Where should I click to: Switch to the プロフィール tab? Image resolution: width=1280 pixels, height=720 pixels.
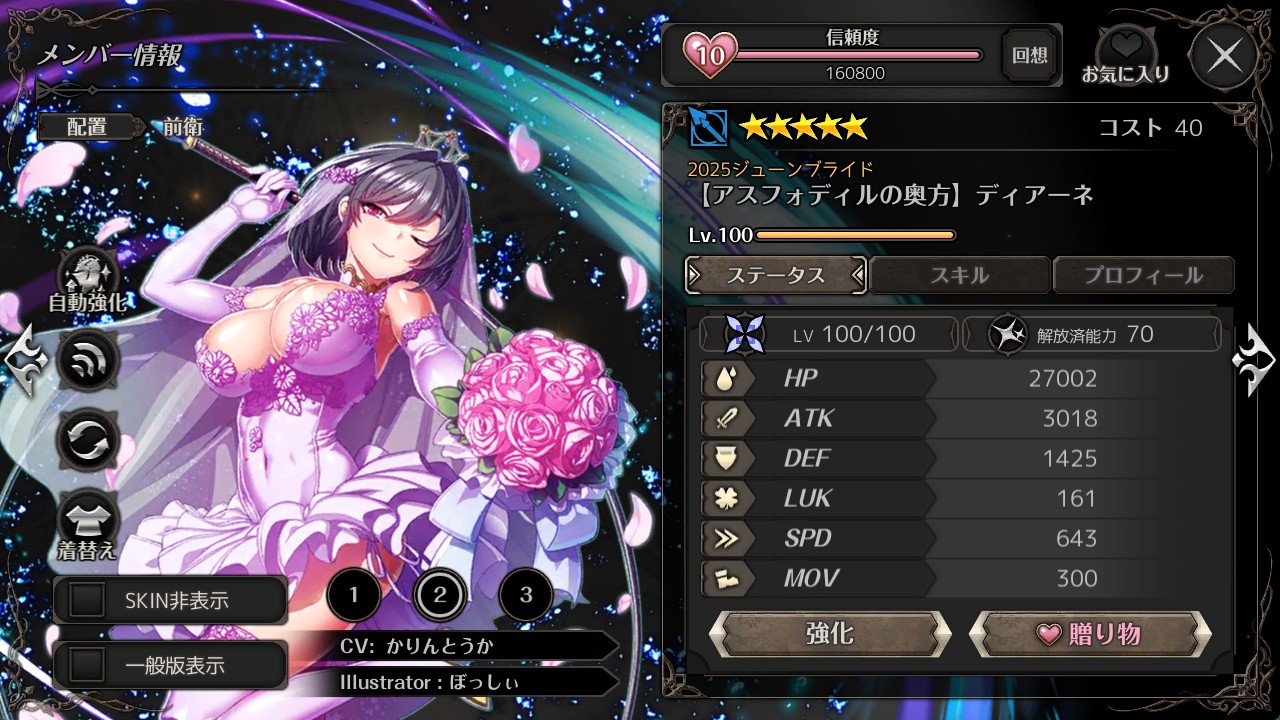pyautogui.click(x=1143, y=275)
